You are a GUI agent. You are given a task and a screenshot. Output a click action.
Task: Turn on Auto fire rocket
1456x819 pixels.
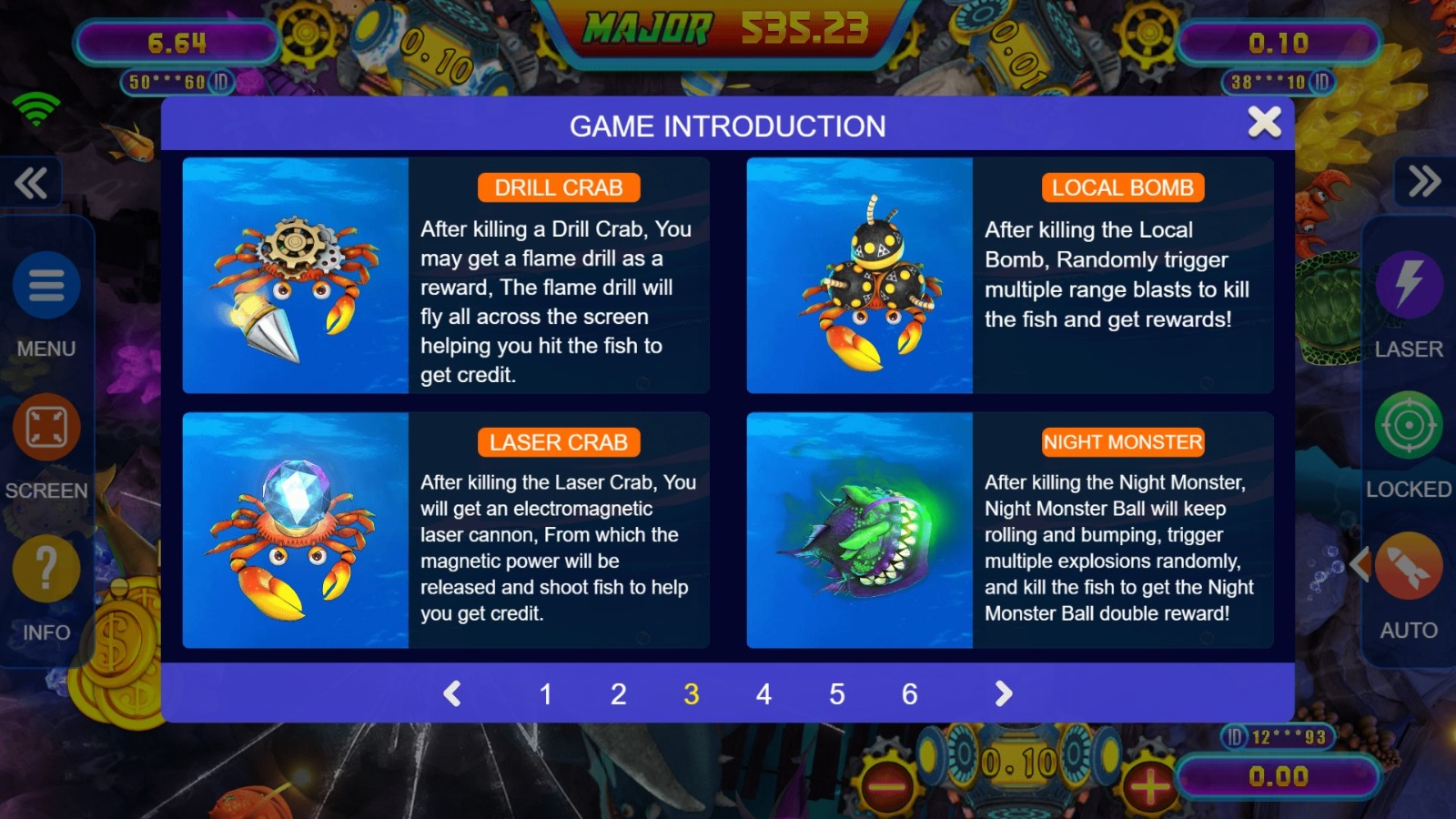pyautogui.click(x=1409, y=568)
